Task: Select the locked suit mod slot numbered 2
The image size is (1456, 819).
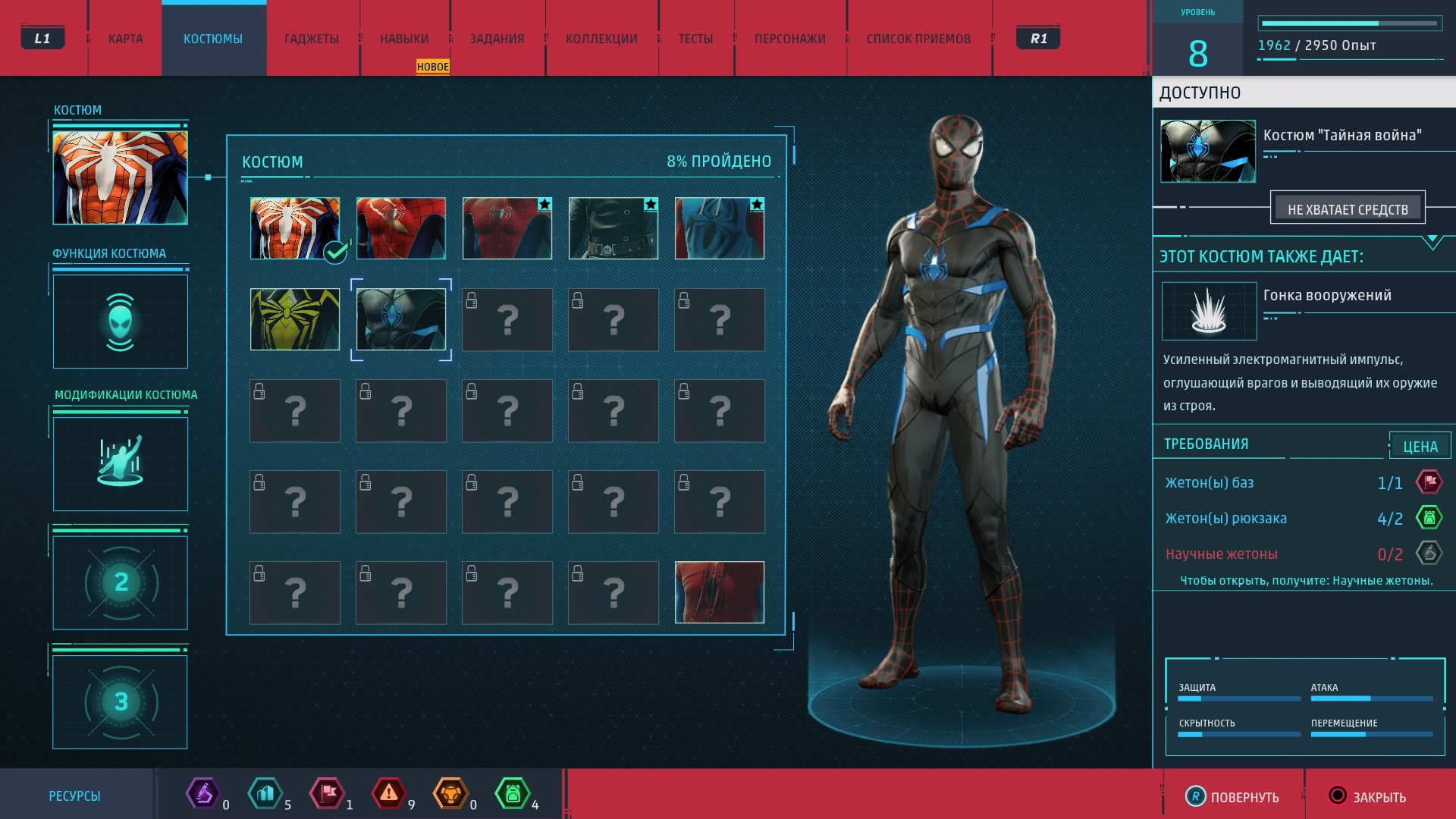Action: pyautogui.click(x=121, y=582)
